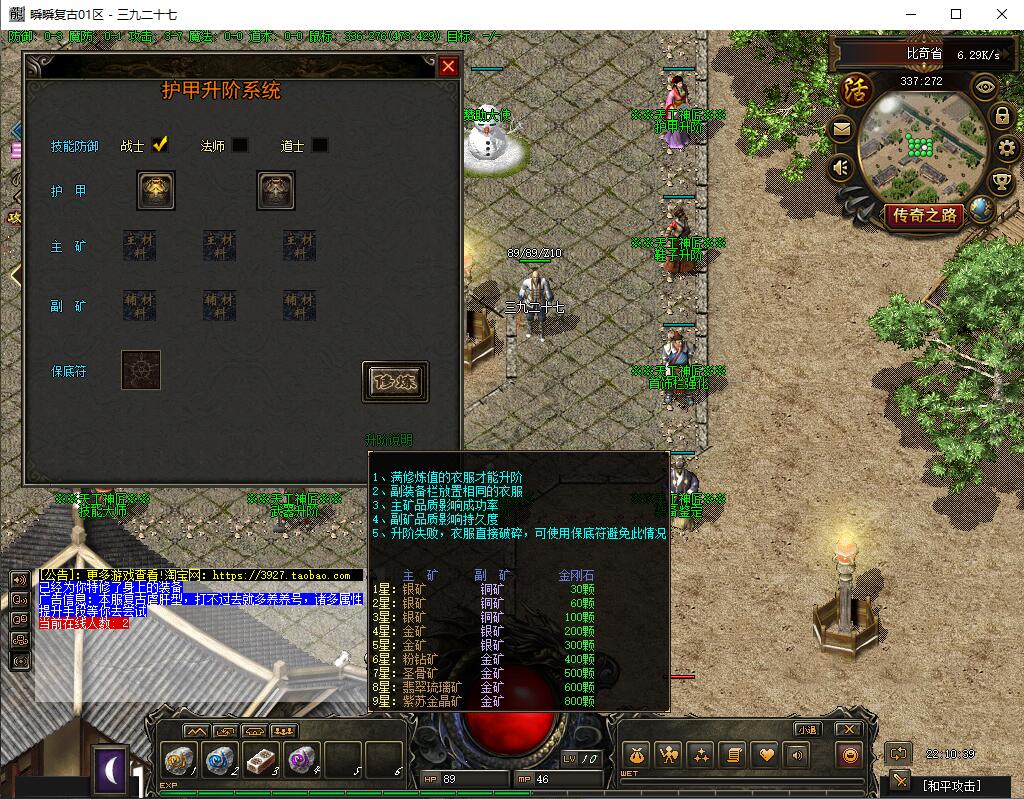Viewport: 1024px width, 799px height.
Task: Open the mail envelope icon
Action: point(841,129)
